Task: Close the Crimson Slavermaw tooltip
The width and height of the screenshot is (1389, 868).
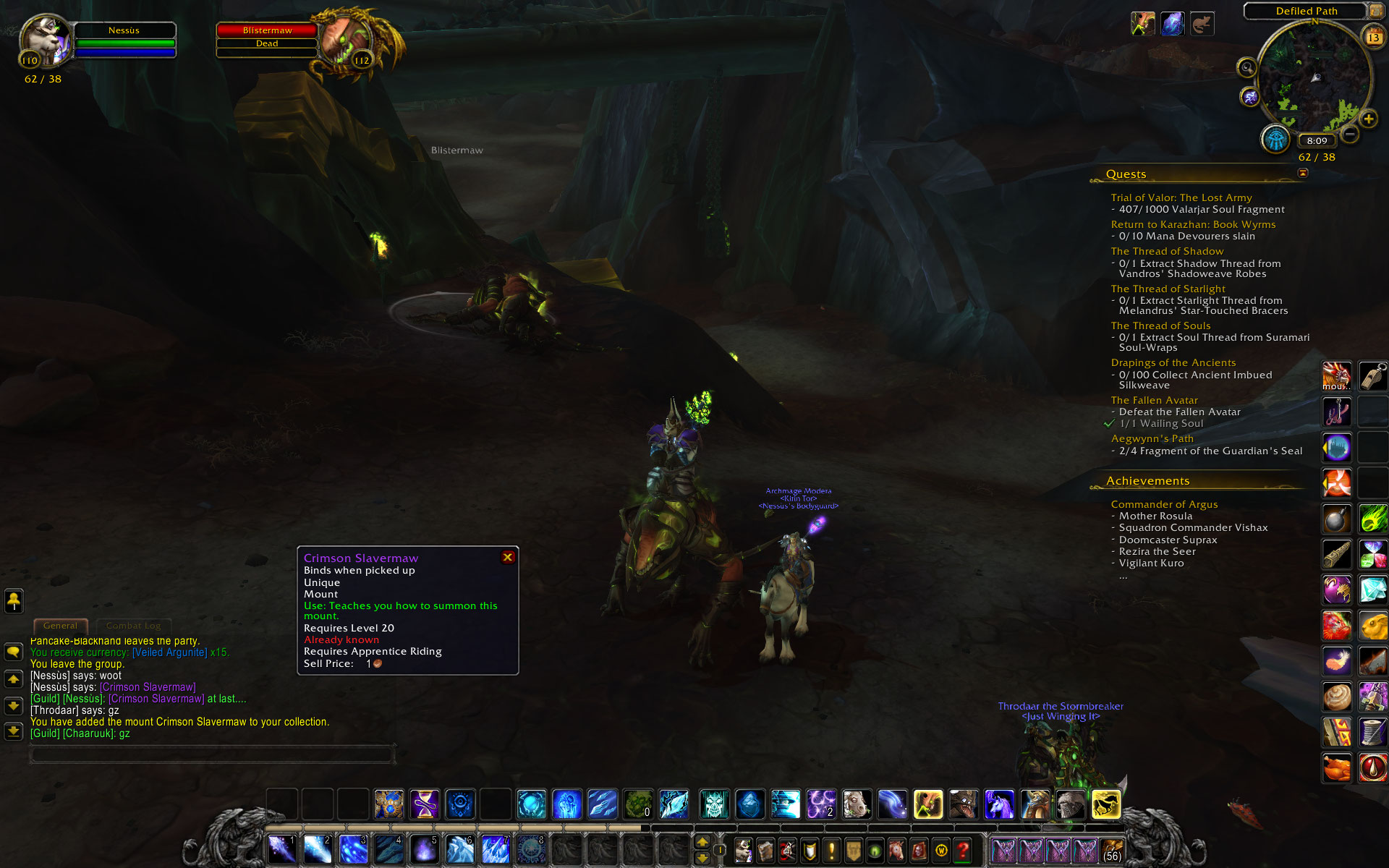Action: tap(508, 557)
